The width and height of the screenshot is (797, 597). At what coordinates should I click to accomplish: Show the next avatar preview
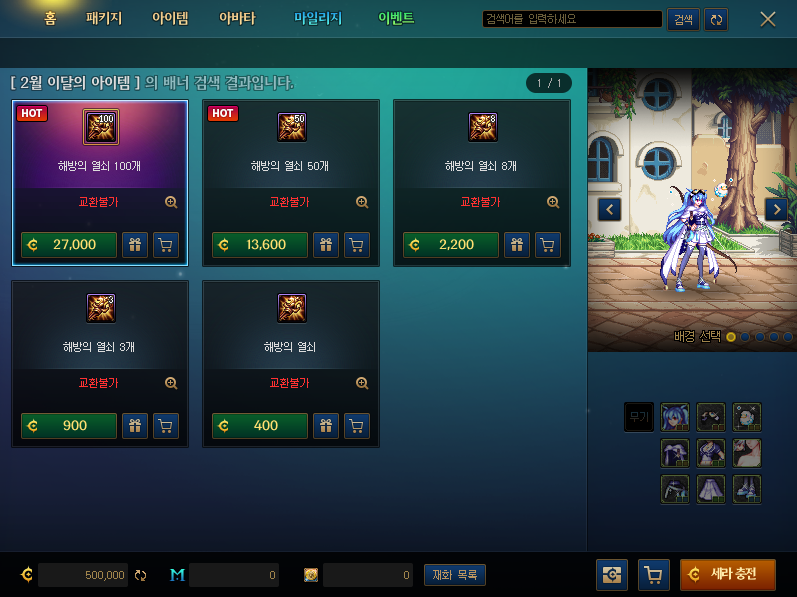point(776,209)
